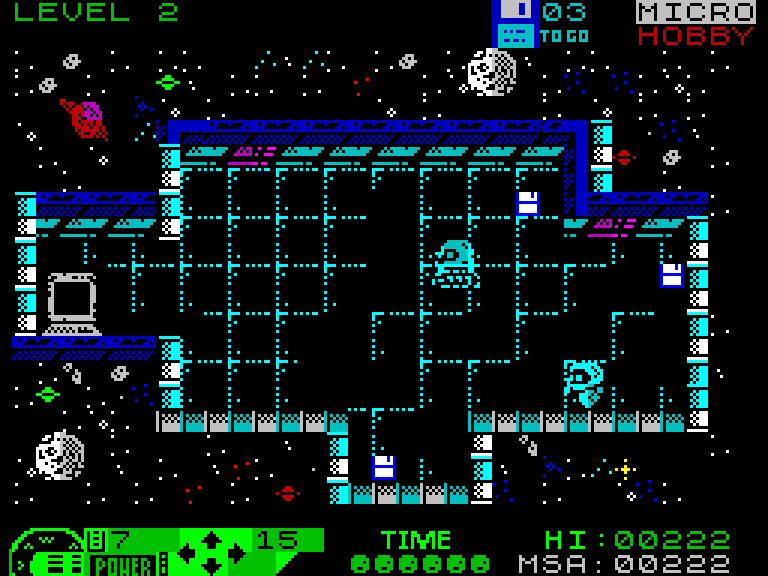Click the floppy disk objective icon
Viewport: 768px width, 576px height.
(x=515, y=23)
